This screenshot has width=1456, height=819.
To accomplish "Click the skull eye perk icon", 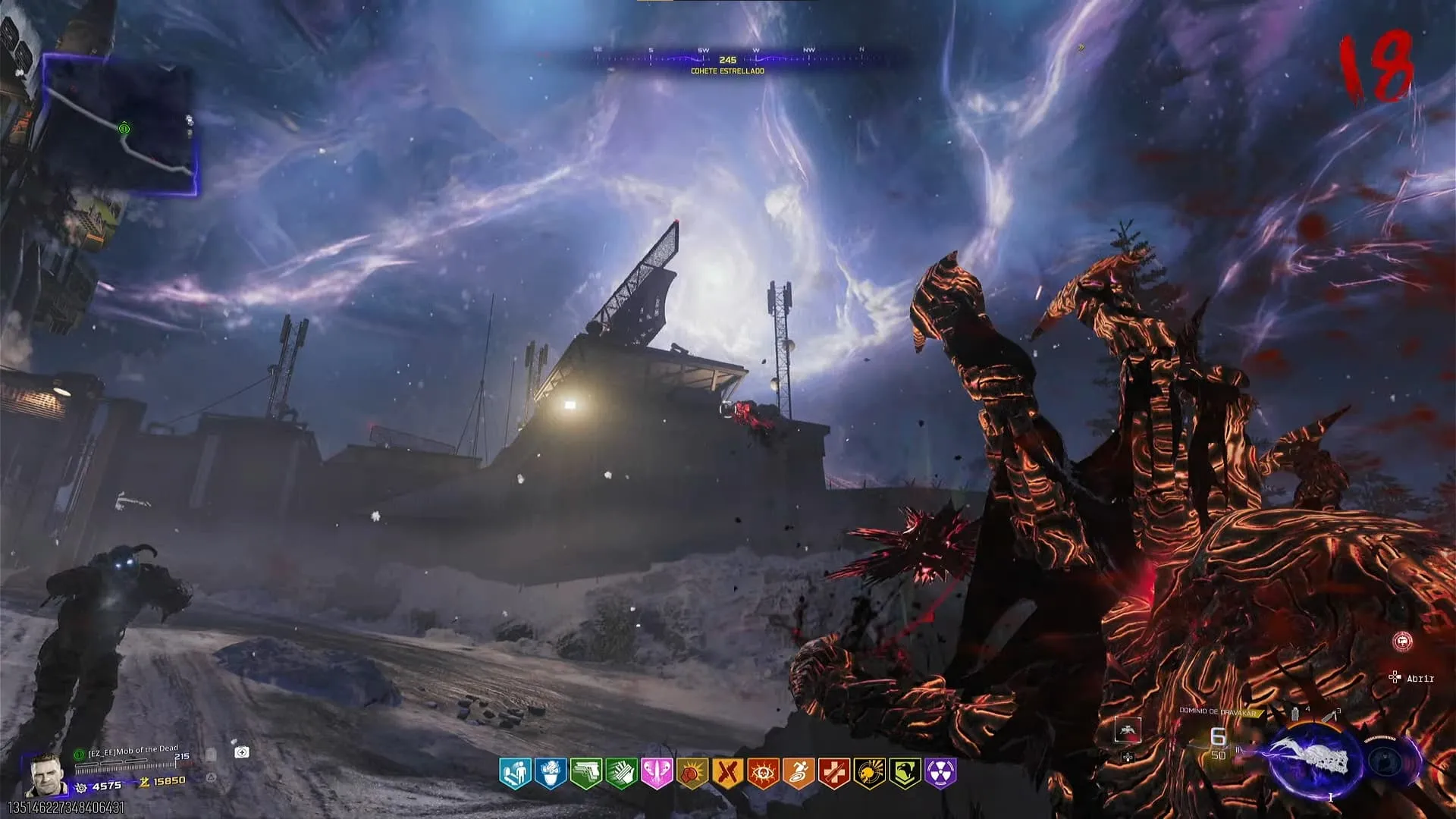I will [763, 773].
